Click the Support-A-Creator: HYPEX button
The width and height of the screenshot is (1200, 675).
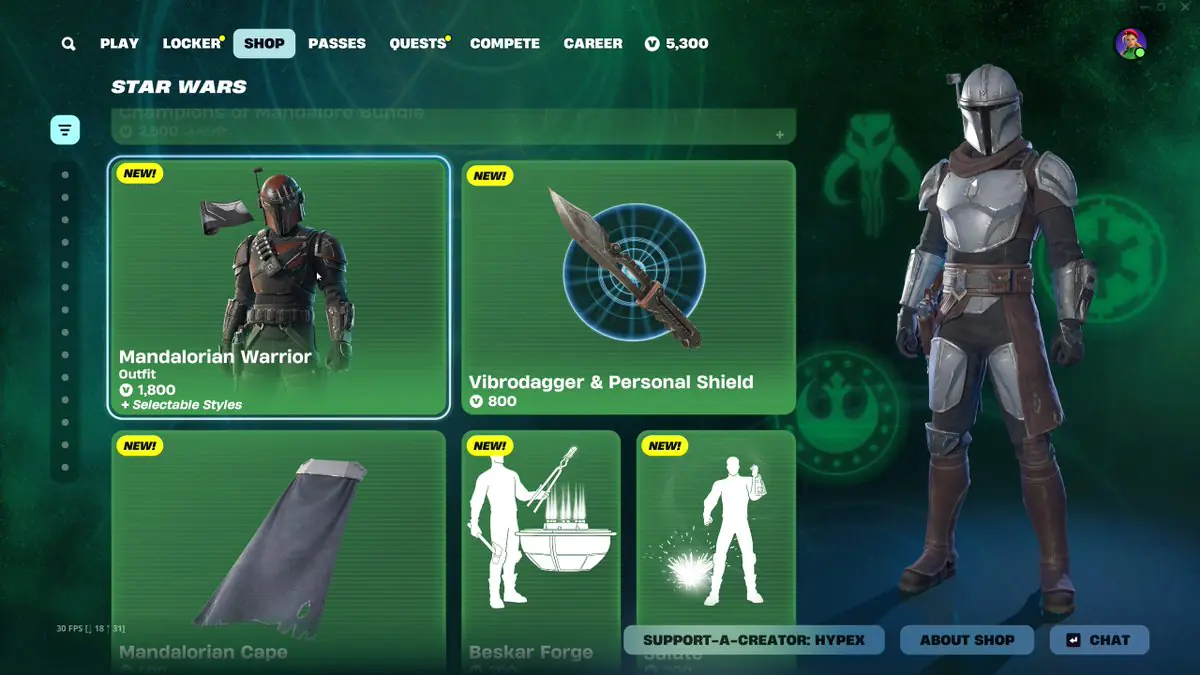point(754,640)
